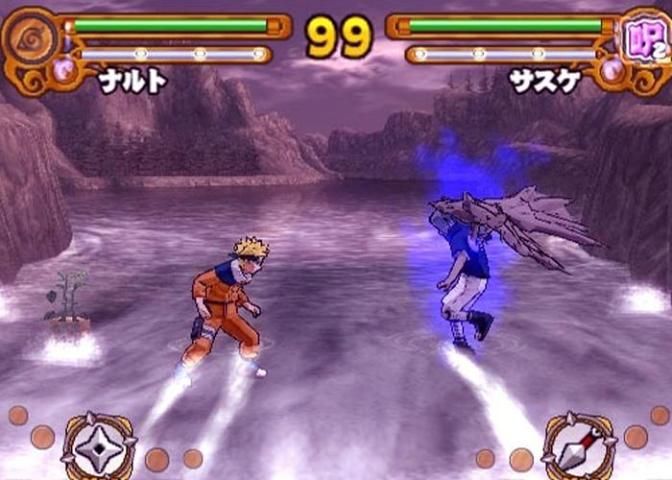Select the shuriken weapon icon
Image resolution: width=672 pixels, height=480 pixels.
99,447
